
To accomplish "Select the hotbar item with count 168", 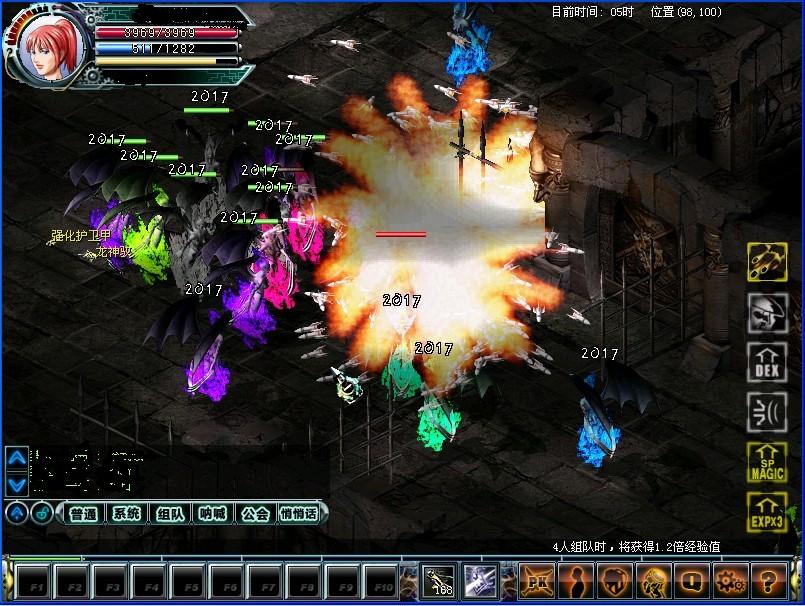I will pos(438,580).
